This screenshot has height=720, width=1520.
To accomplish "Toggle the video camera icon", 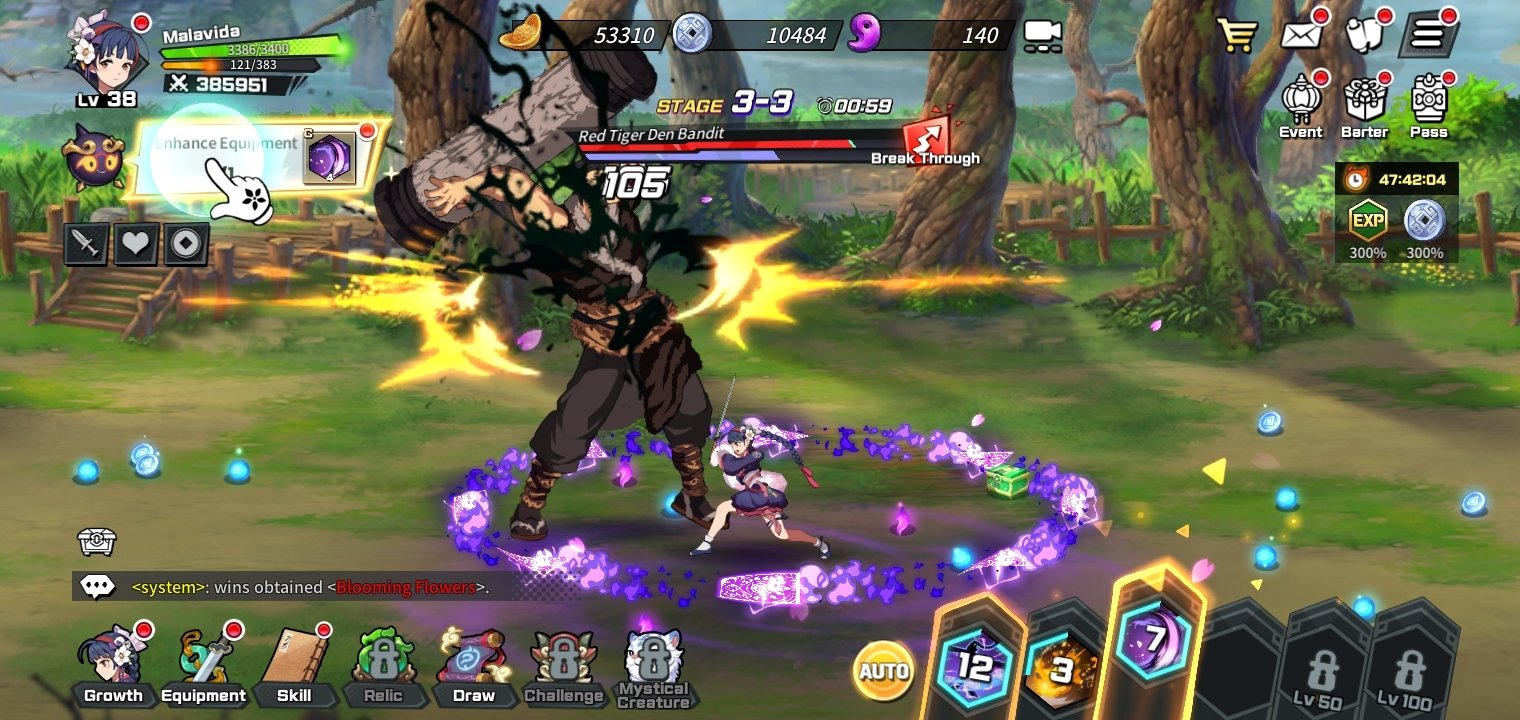I will coord(1042,36).
